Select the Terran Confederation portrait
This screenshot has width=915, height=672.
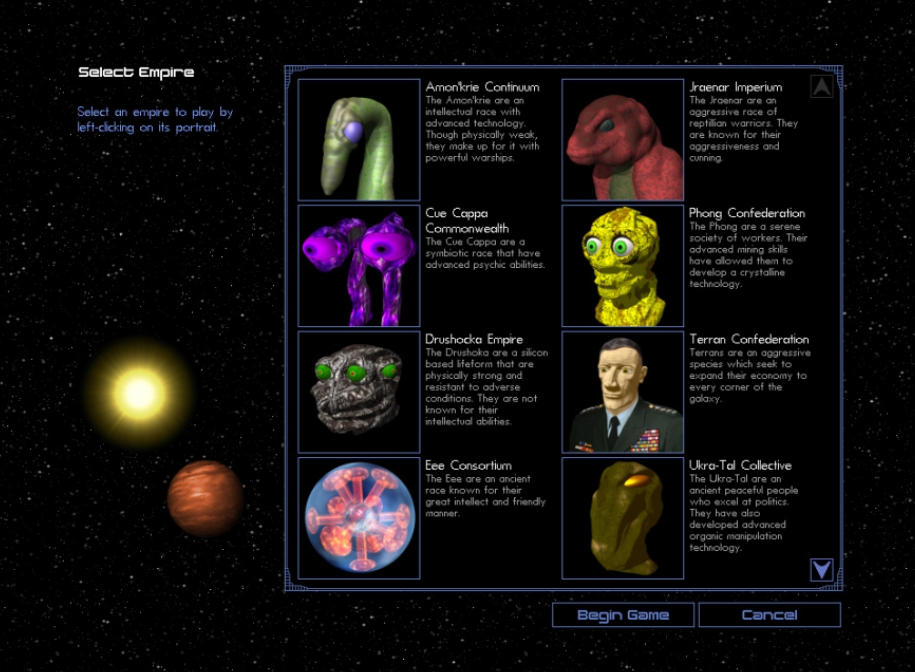click(x=623, y=392)
